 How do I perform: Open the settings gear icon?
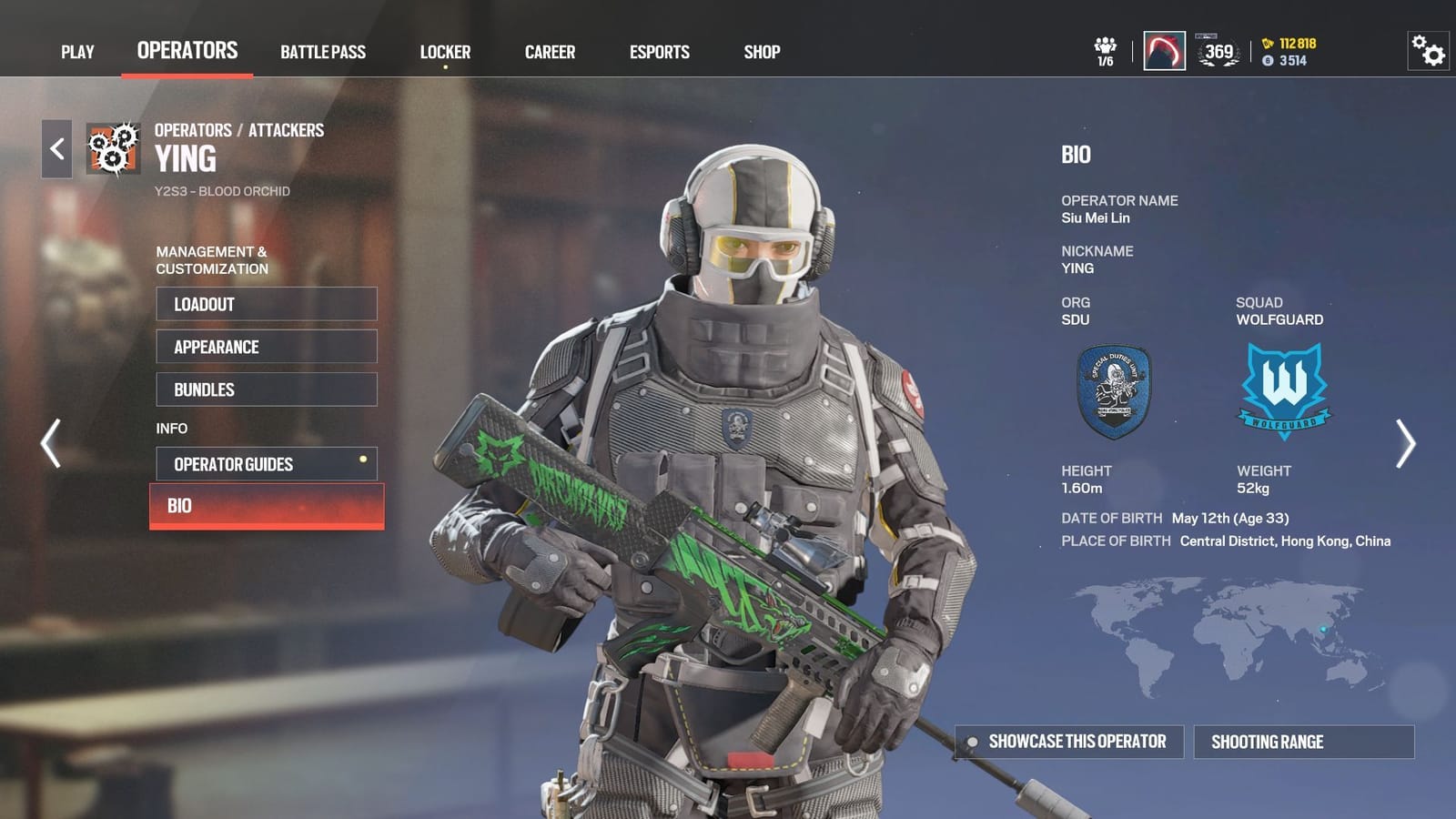coord(1427,52)
